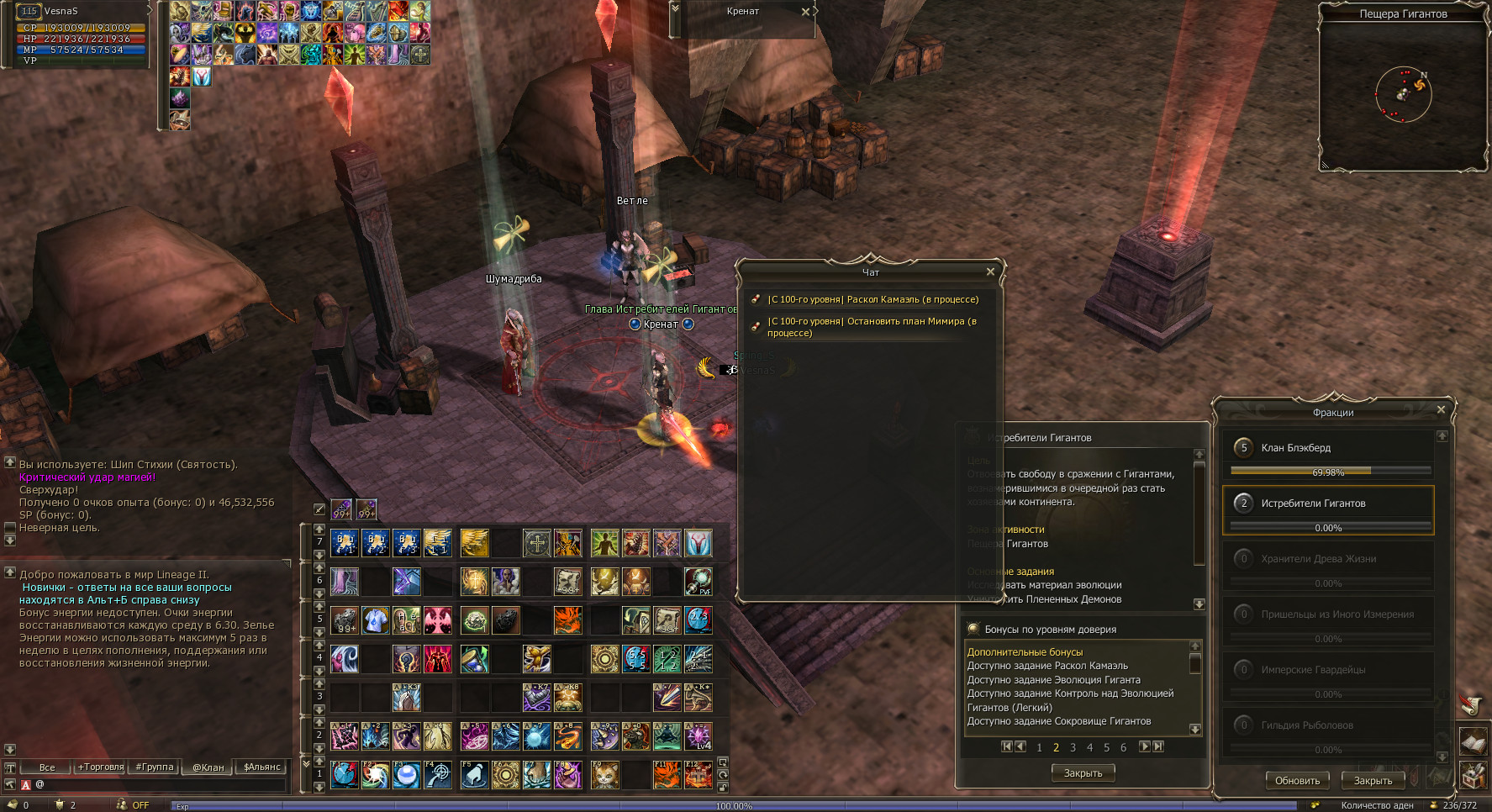Switch to the Все chat tab
1492x812 pixels.
pyautogui.click(x=47, y=767)
